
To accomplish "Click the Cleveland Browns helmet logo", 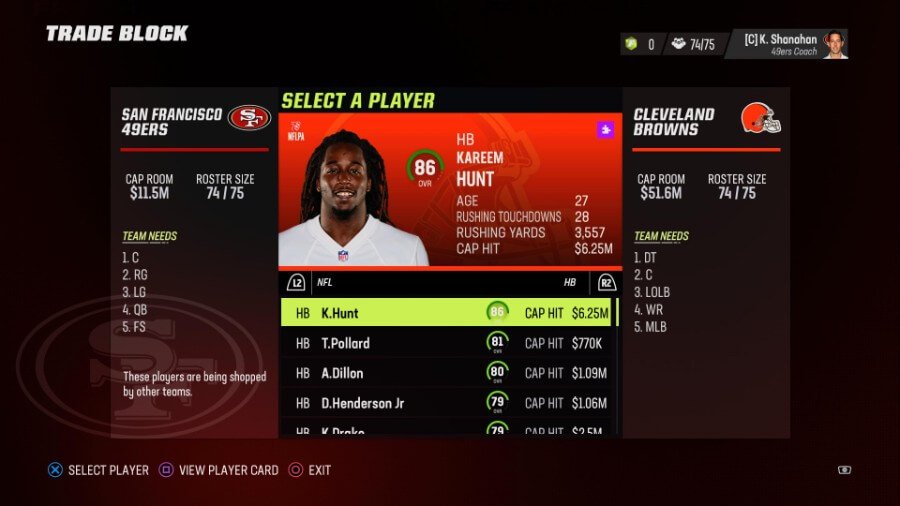I will [x=760, y=119].
